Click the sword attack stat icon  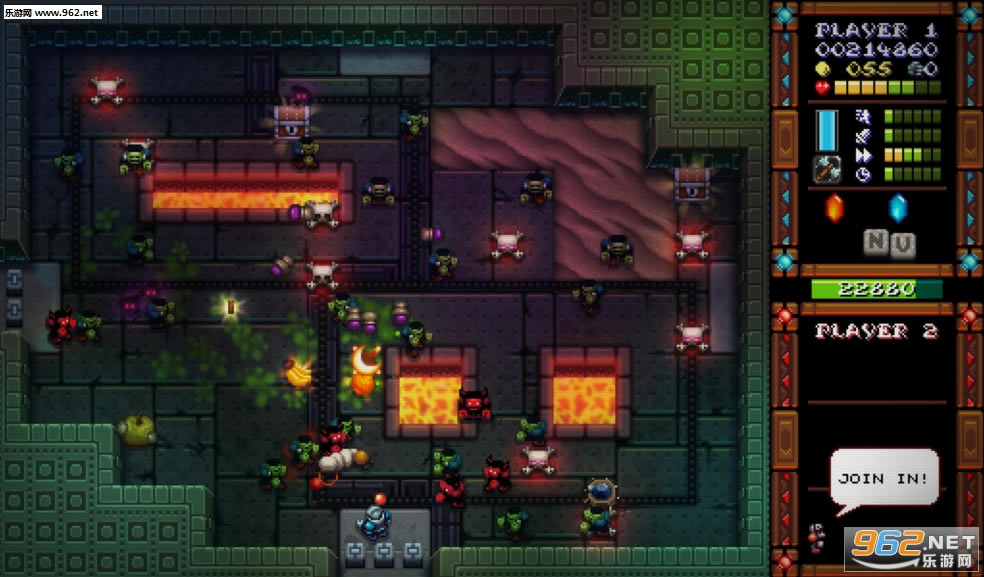click(x=862, y=135)
